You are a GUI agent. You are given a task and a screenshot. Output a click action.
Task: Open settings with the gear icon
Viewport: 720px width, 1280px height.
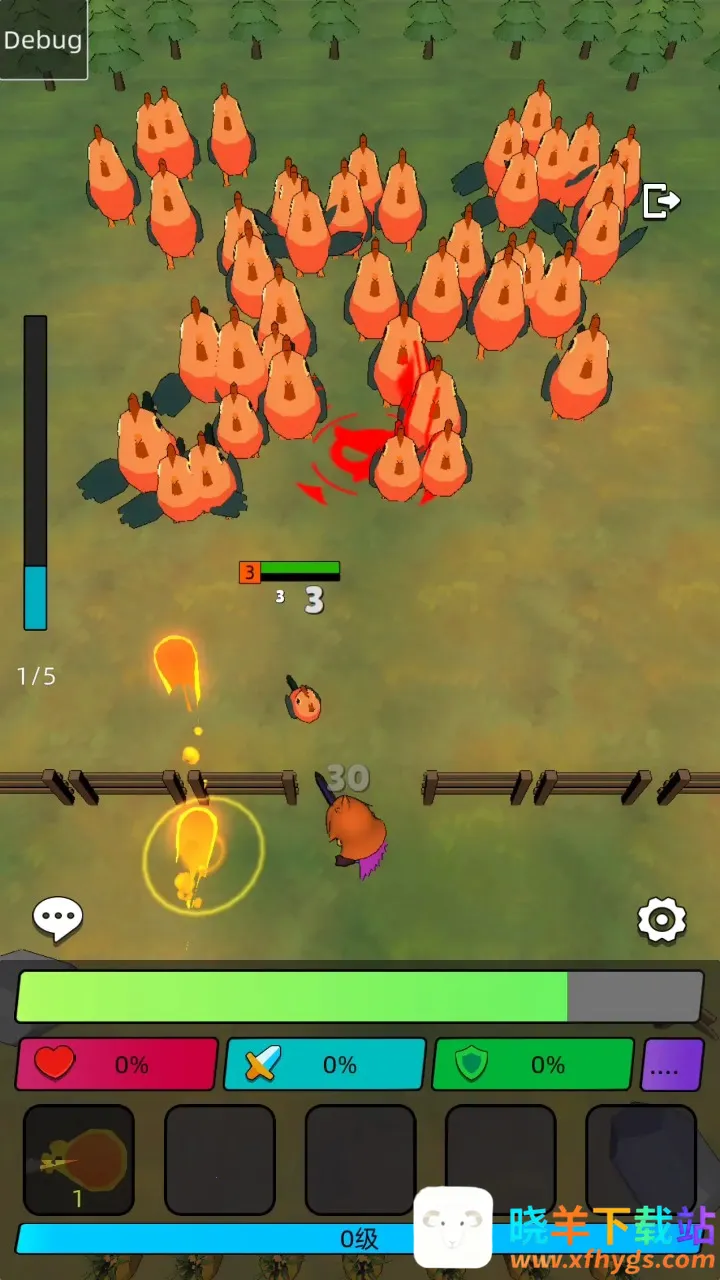[661, 919]
